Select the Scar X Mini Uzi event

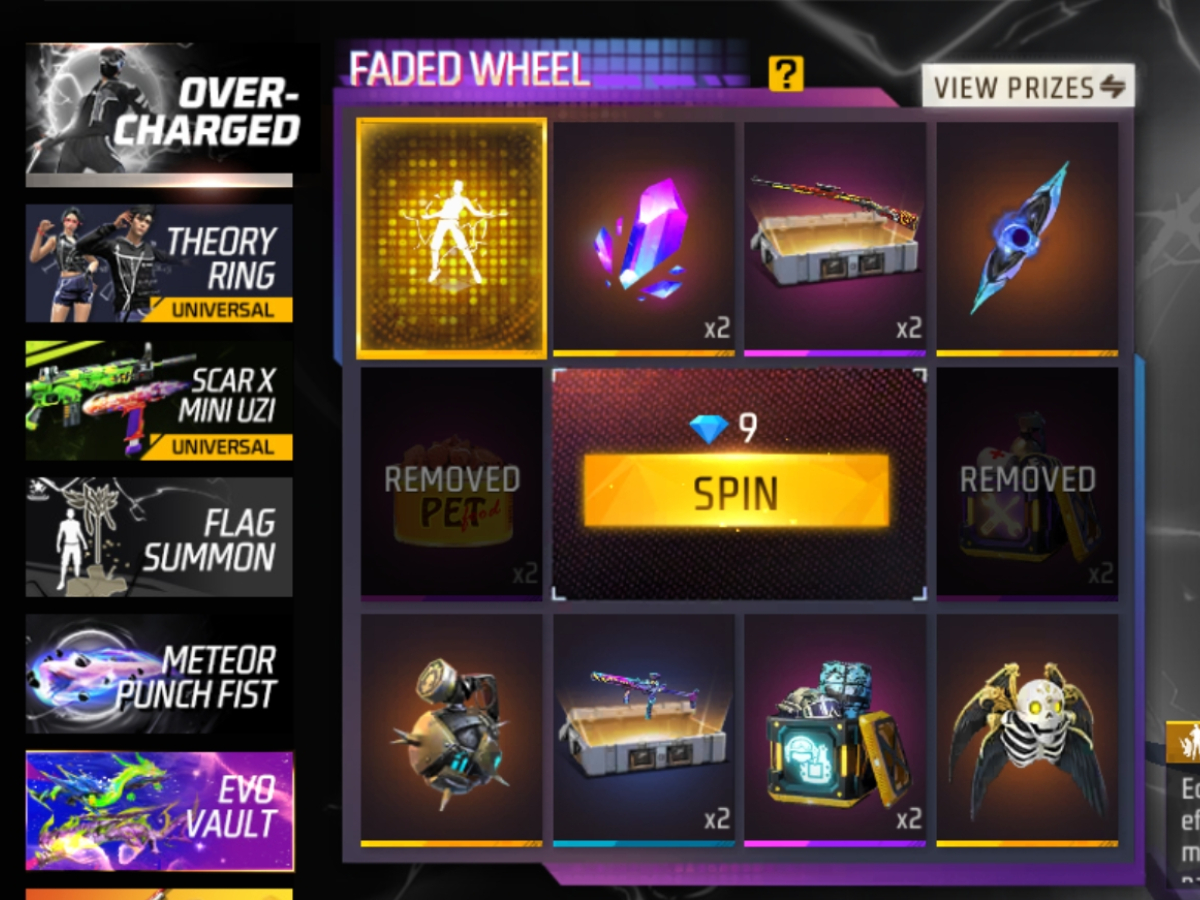(160, 400)
